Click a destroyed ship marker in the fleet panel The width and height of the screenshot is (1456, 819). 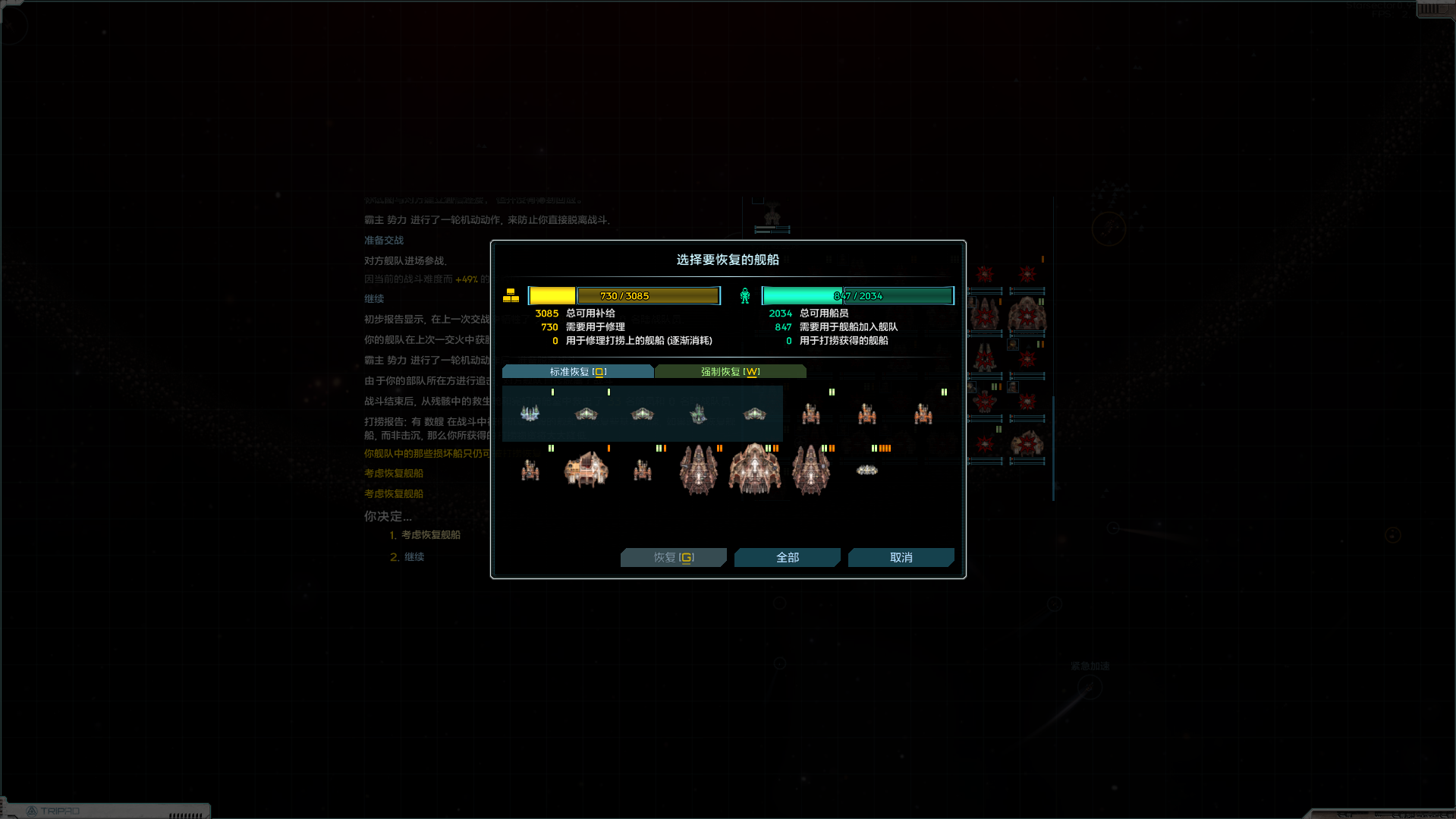click(x=984, y=276)
